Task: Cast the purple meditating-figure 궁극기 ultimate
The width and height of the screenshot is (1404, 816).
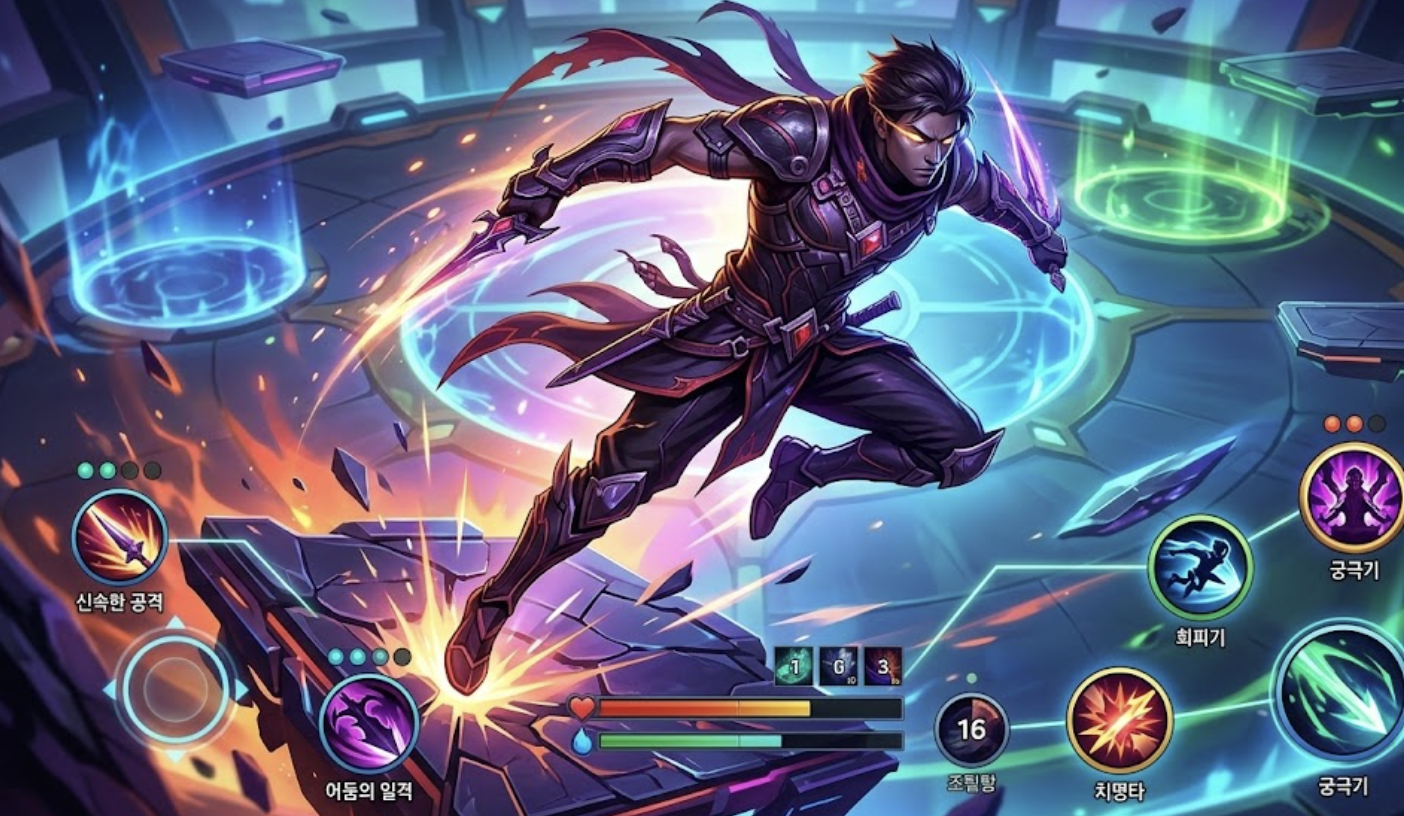Action: [x=1351, y=496]
